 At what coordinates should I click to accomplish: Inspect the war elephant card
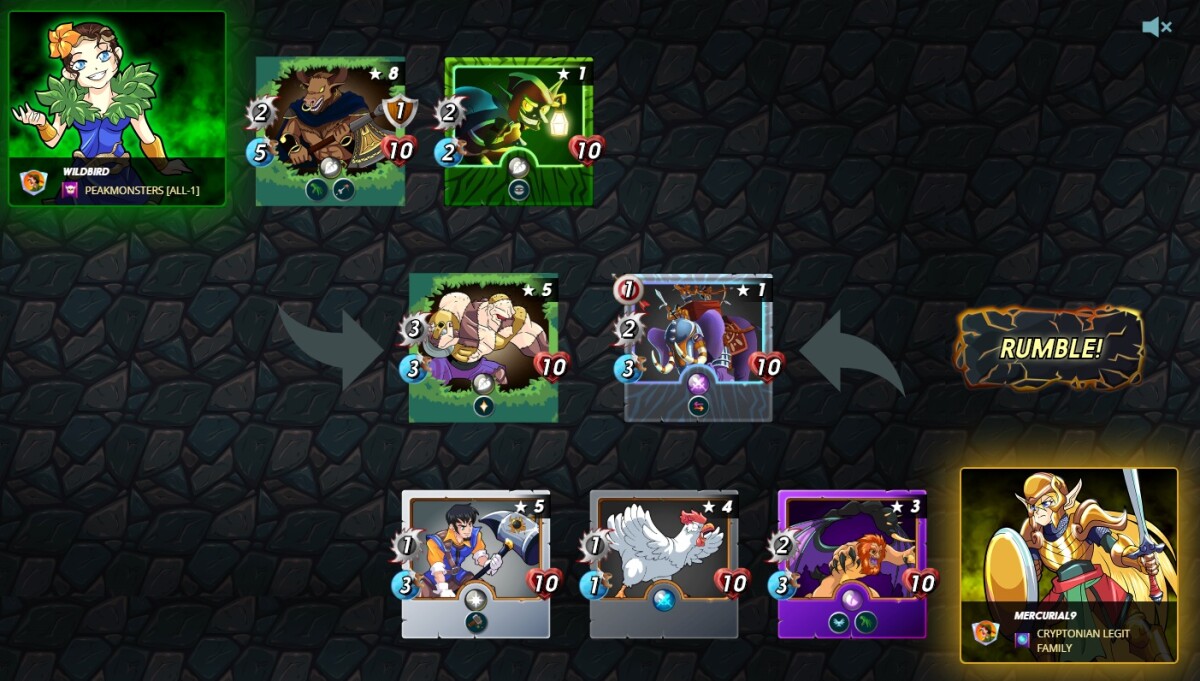pyautogui.click(x=699, y=346)
